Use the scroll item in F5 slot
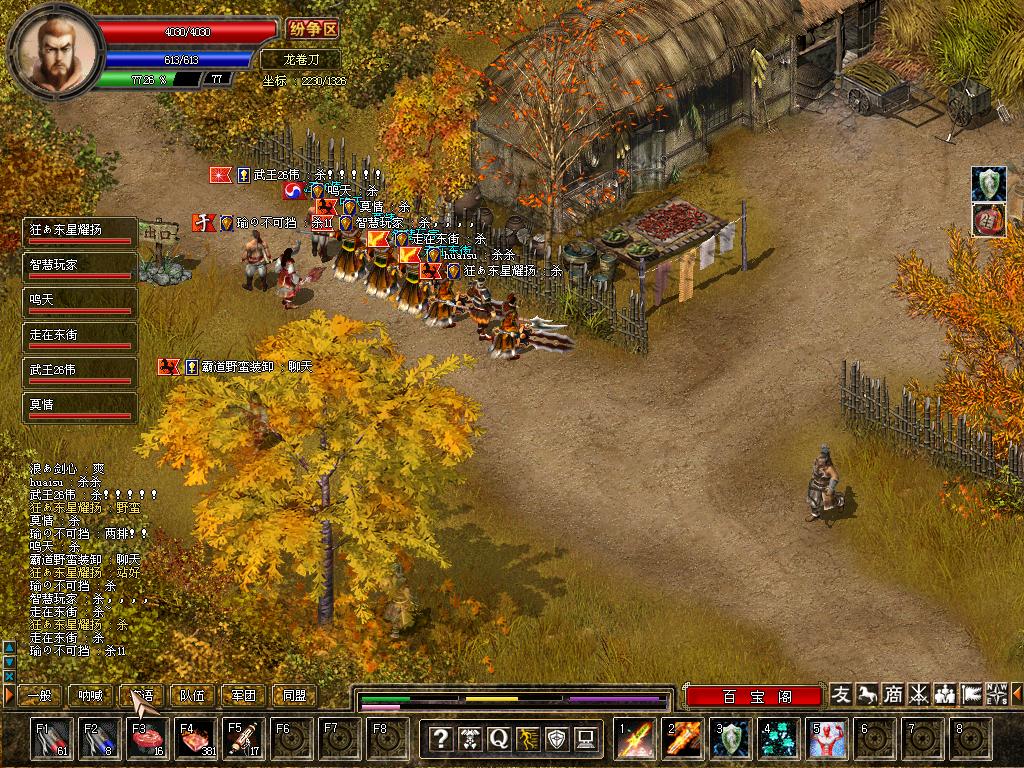The height and width of the screenshot is (768, 1024). coord(242,738)
